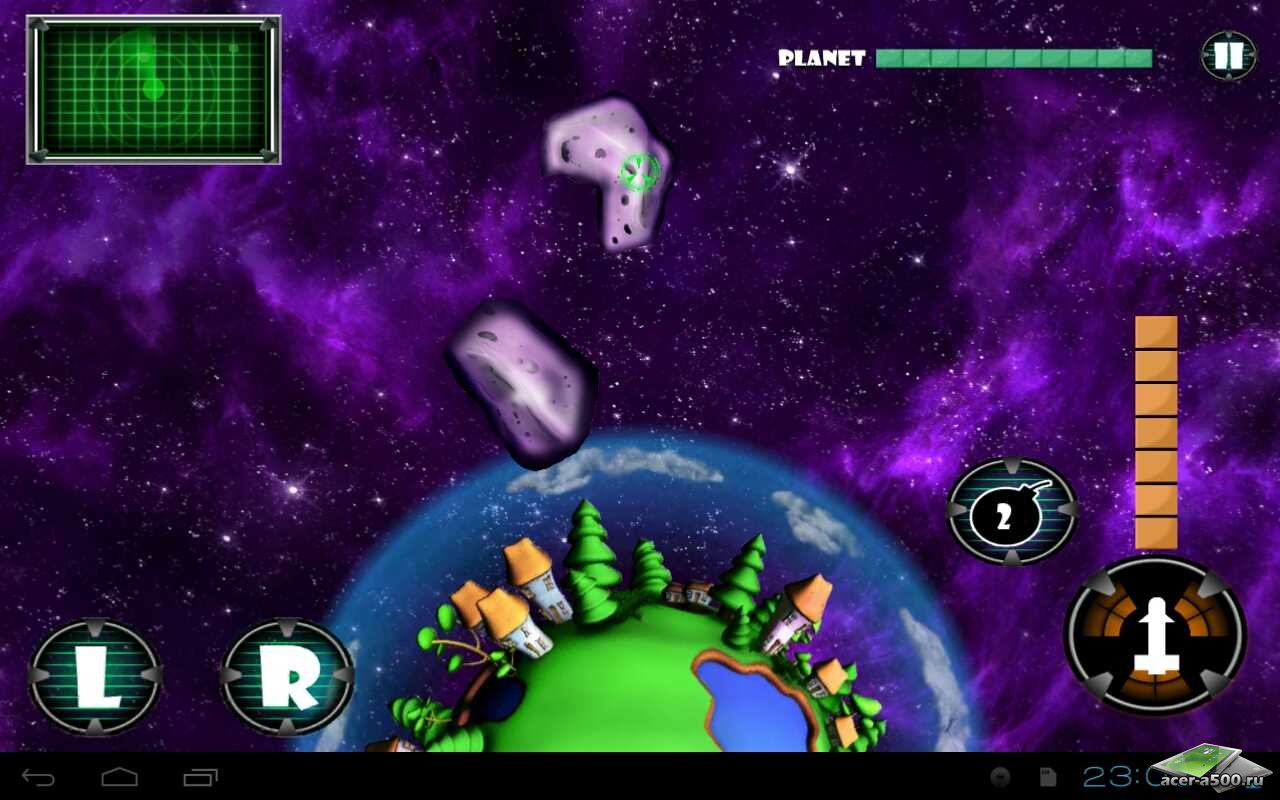
Task: Show recent apps from the system bar
Action: point(200,777)
